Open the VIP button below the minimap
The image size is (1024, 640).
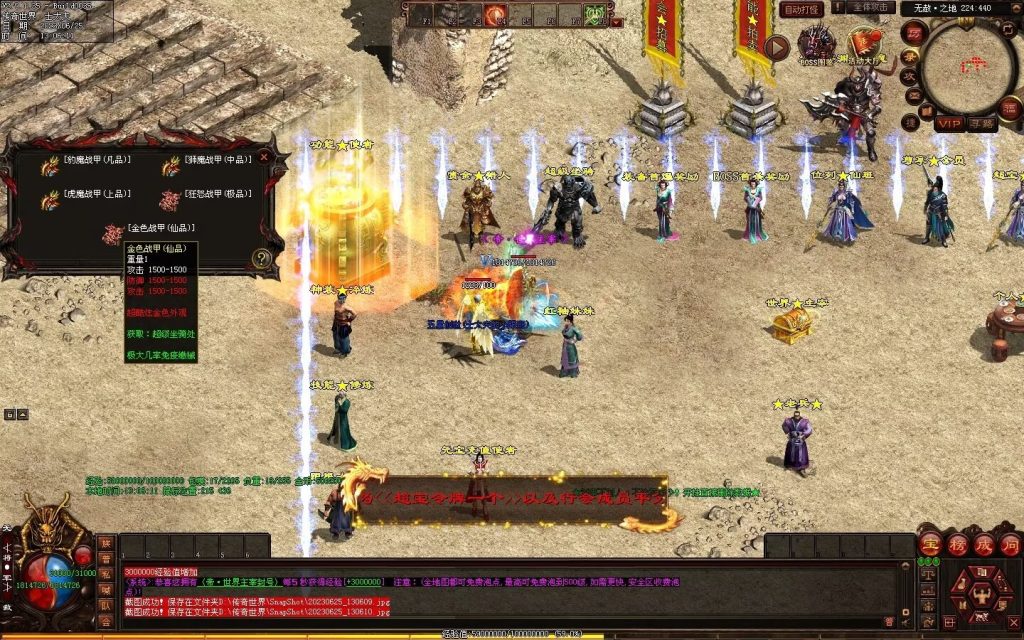point(949,124)
